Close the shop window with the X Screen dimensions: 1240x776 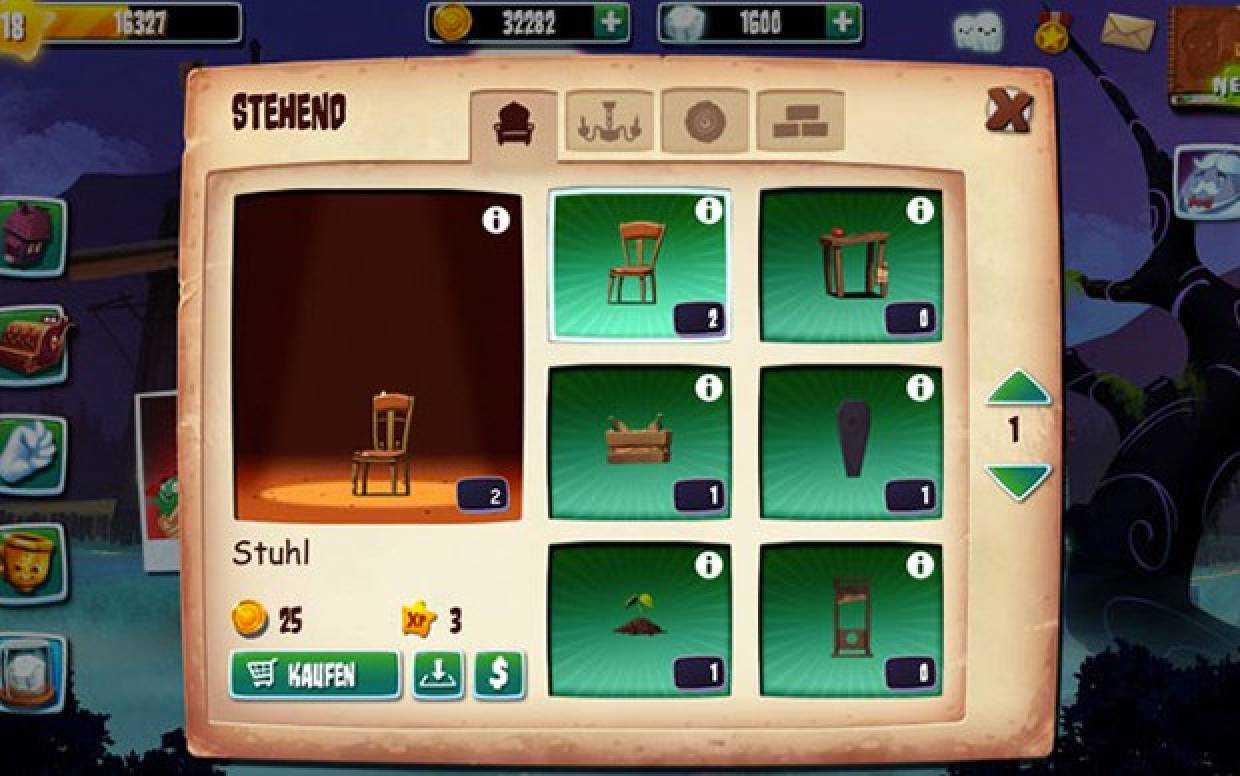(x=1007, y=110)
